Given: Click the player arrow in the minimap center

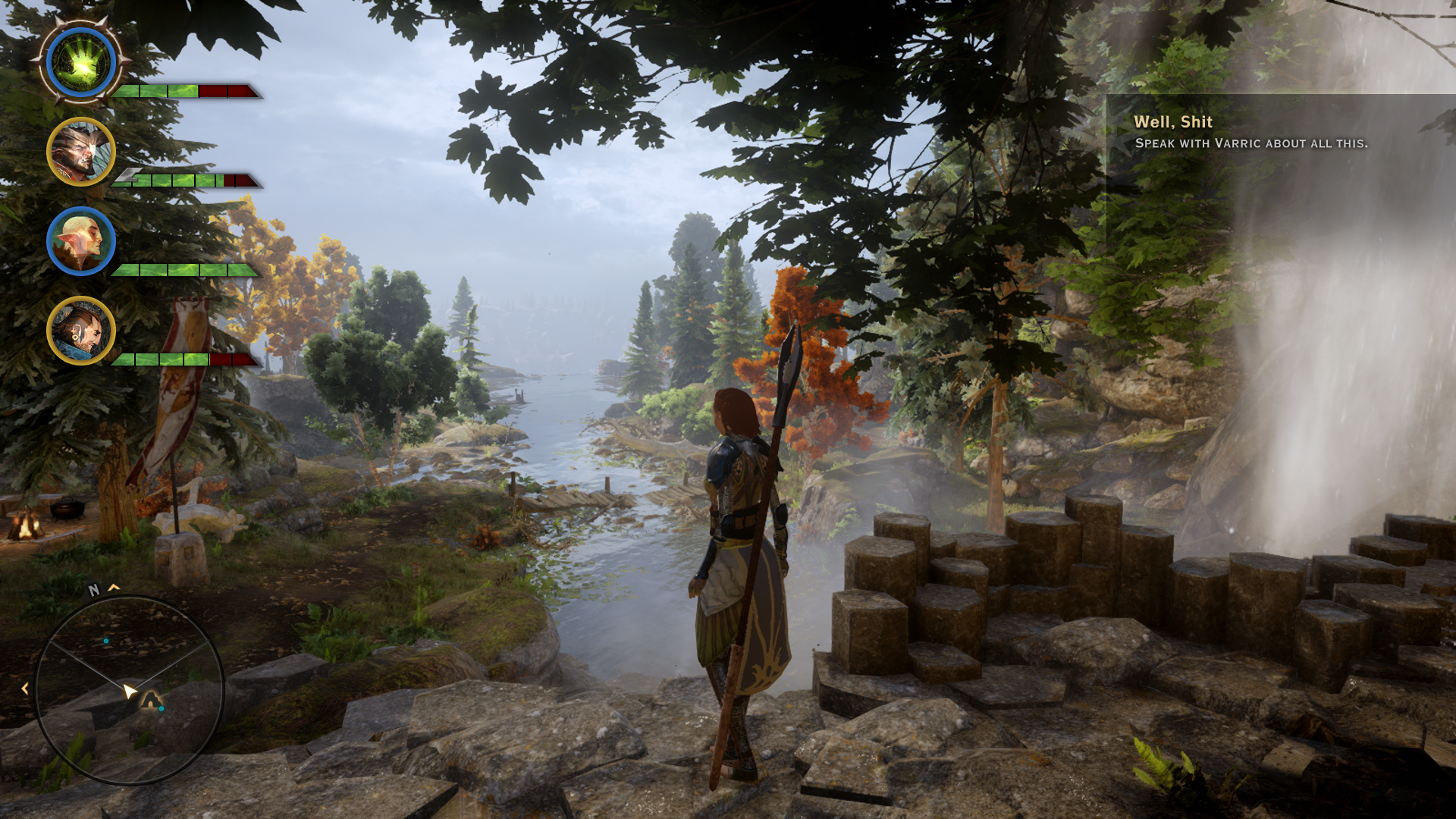Looking at the screenshot, I should (x=130, y=690).
